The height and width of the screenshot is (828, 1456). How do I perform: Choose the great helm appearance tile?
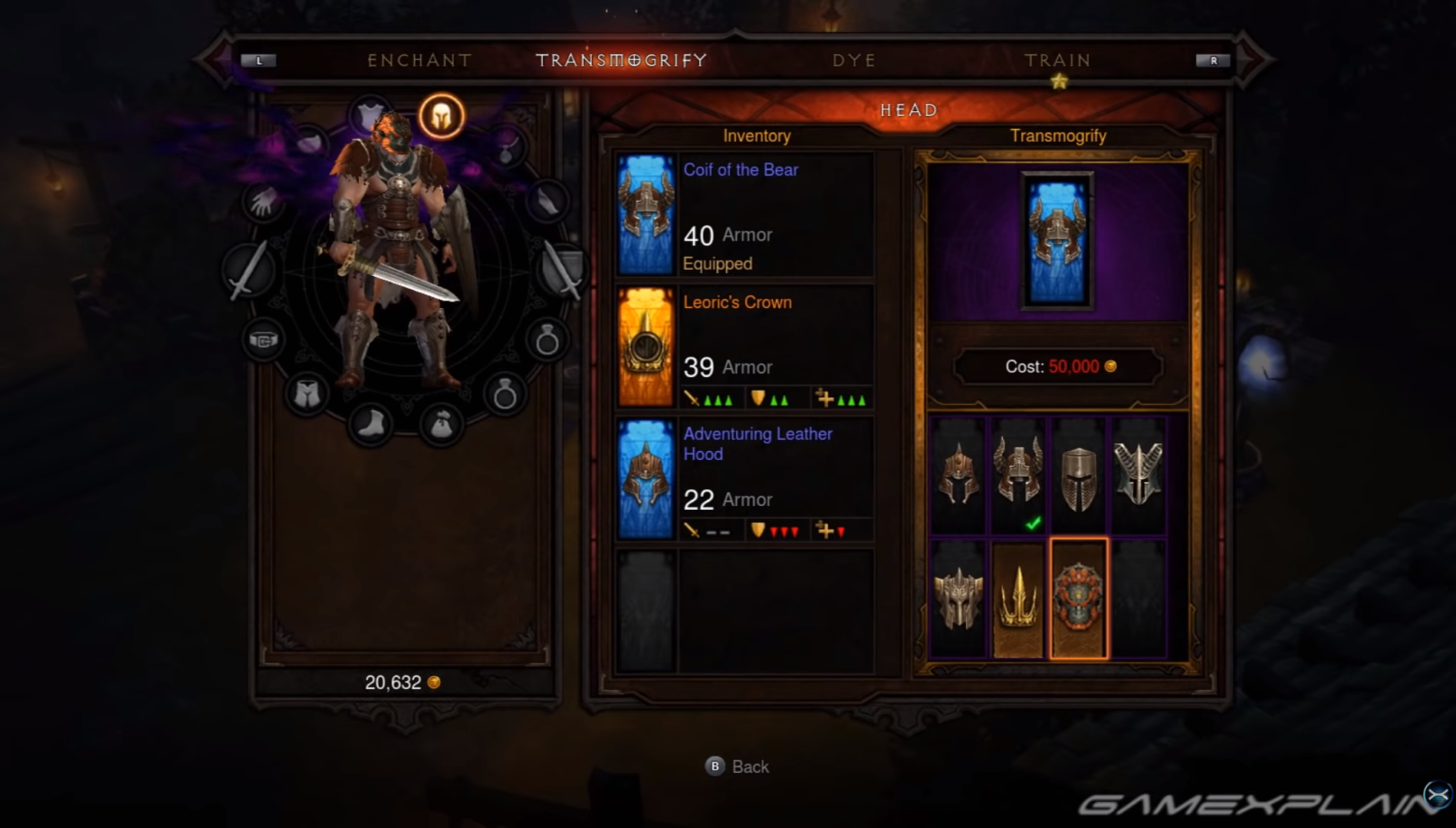1079,476
